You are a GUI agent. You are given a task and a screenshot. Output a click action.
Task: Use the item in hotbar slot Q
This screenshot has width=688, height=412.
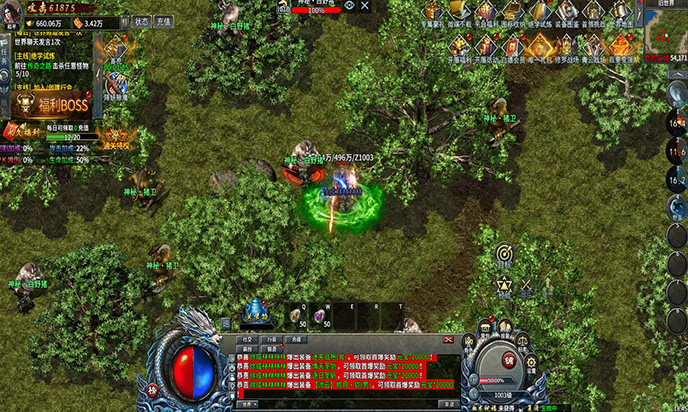(x=296, y=316)
